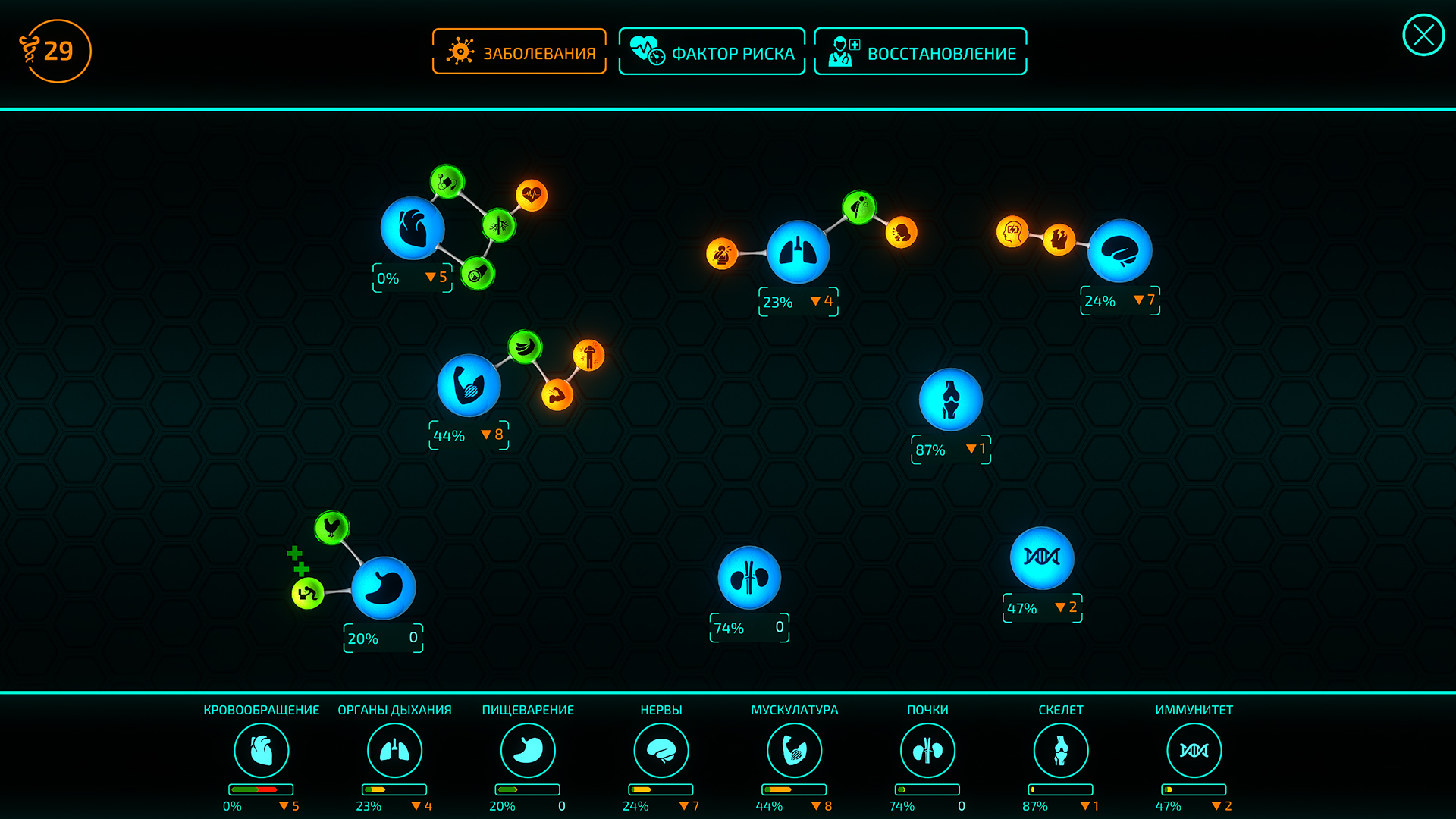Click the ИММУНИТЕТ DNA icon in bottom panel

pos(1193,750)
